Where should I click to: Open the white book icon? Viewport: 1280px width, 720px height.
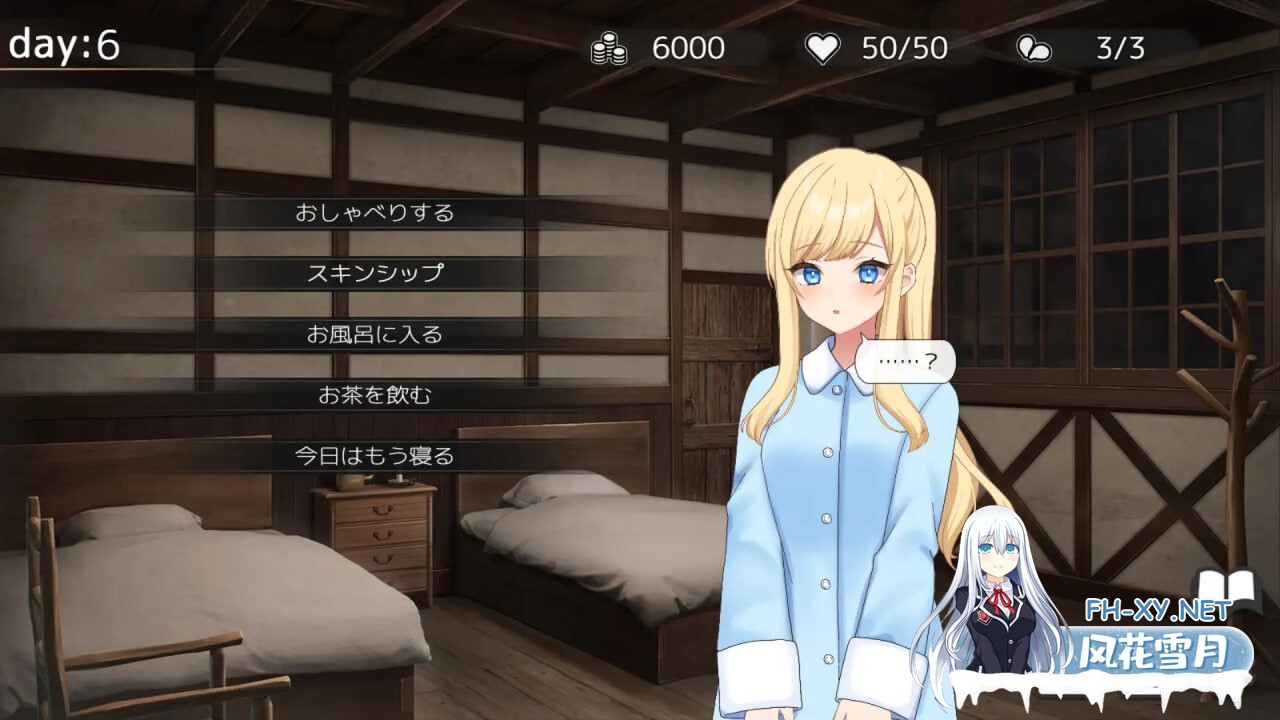click(1226, 592)
